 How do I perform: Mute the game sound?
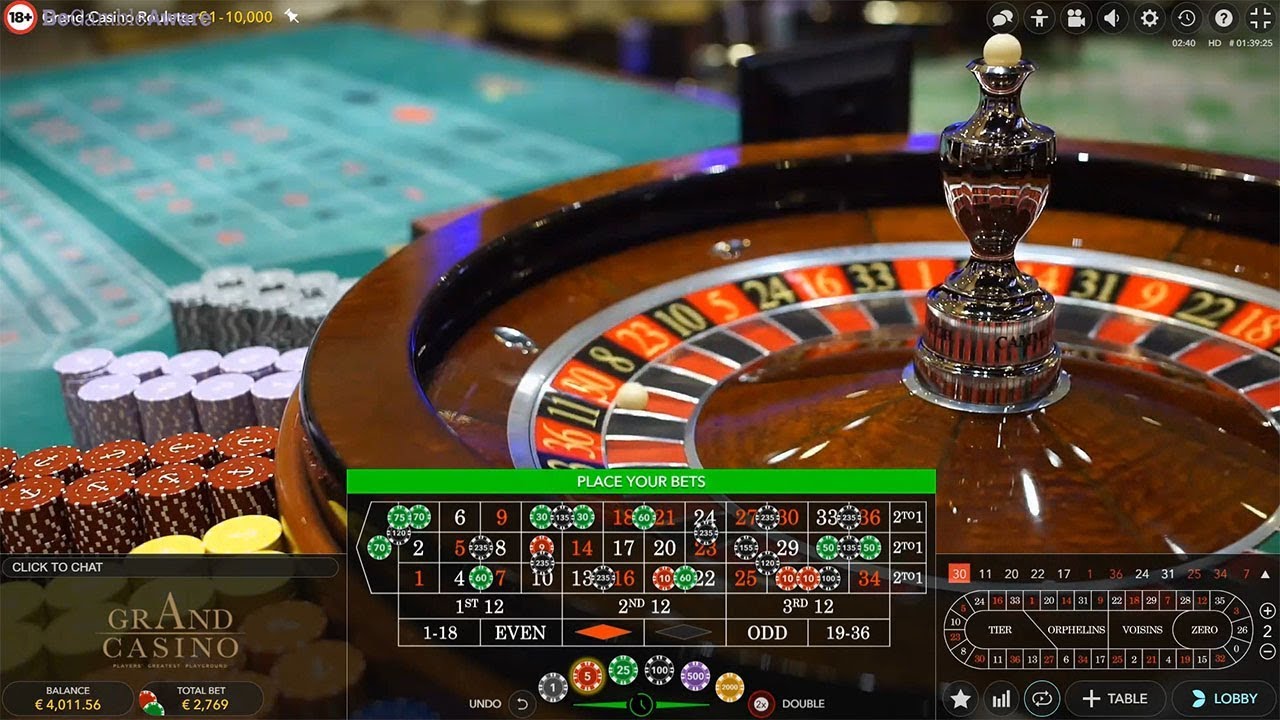[x=1110, y=18]
